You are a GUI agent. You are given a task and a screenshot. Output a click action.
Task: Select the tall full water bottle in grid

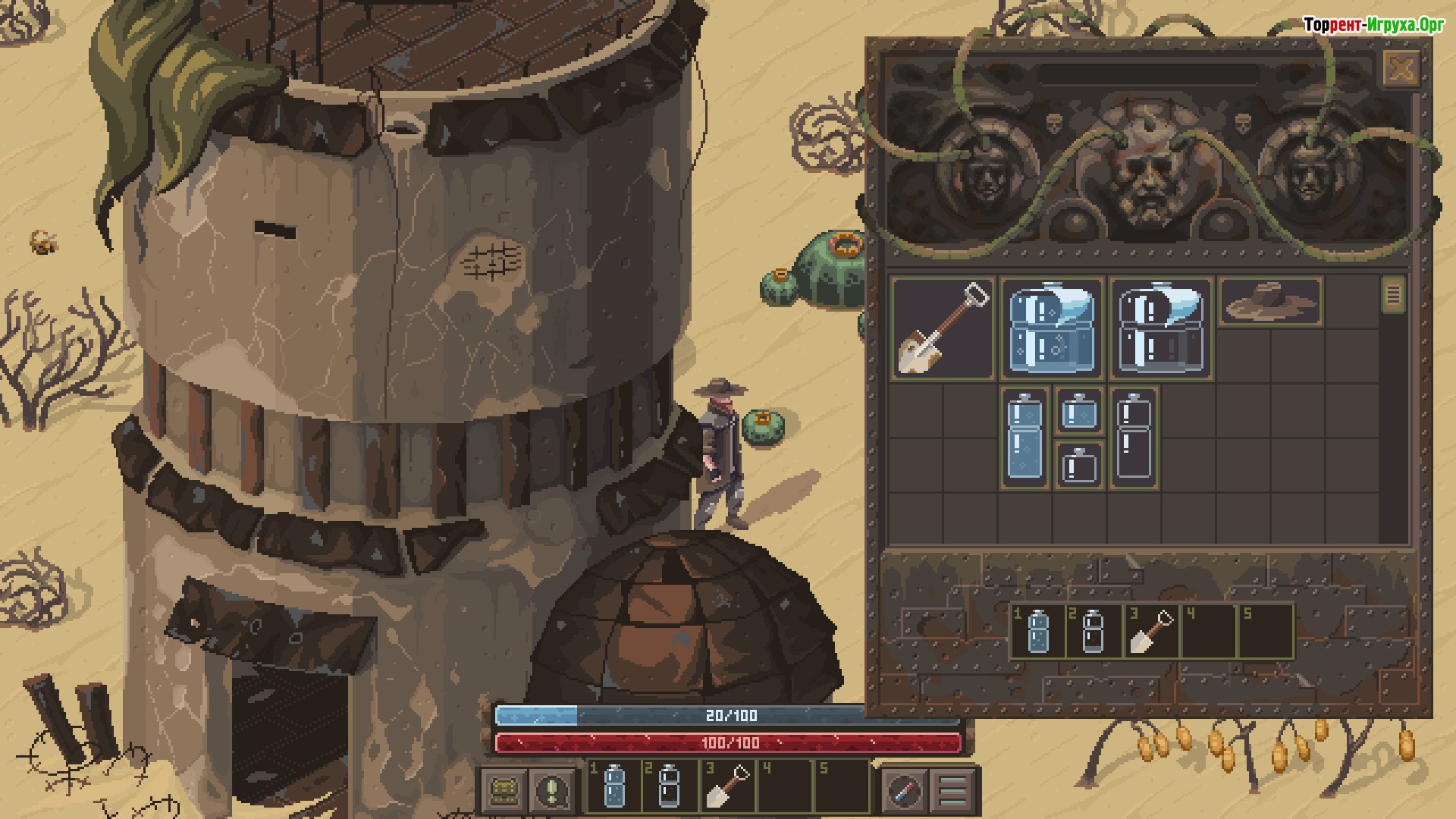tap(1025, 438)
